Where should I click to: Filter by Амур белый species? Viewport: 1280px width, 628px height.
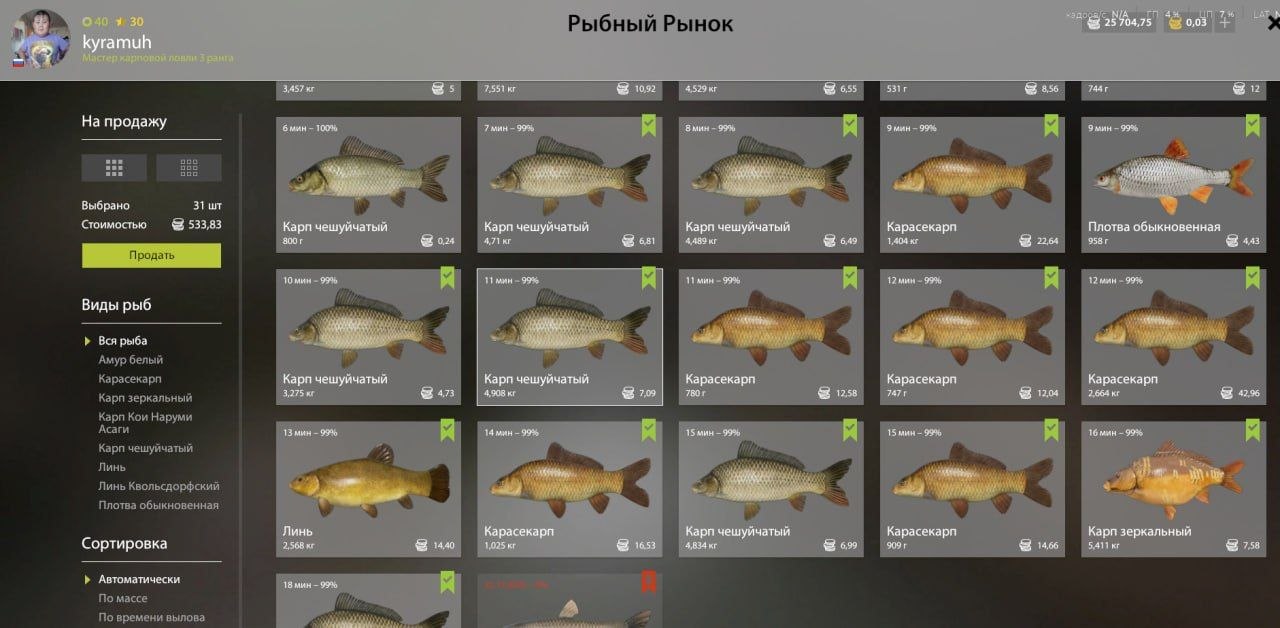pos(130,360)
